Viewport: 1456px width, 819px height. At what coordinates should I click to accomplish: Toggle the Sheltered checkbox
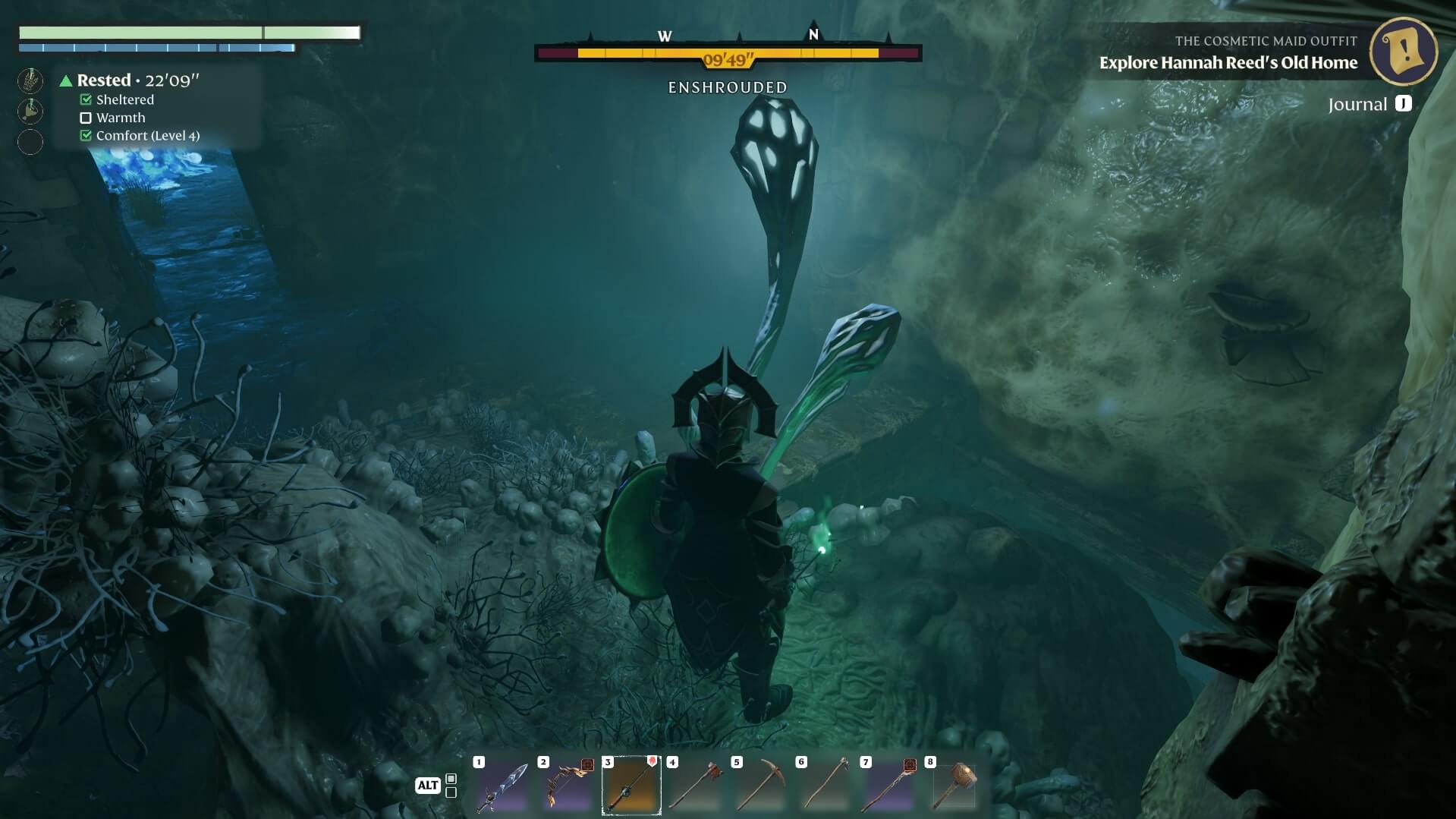(x=84, y=99)
